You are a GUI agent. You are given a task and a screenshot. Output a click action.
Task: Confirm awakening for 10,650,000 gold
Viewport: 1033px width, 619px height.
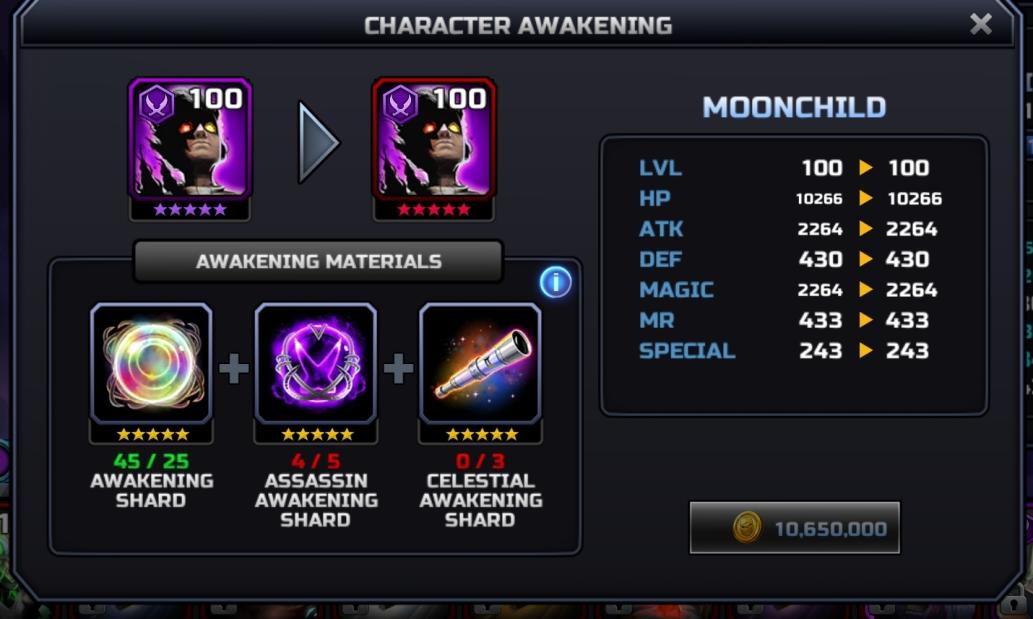click(795, 528)
